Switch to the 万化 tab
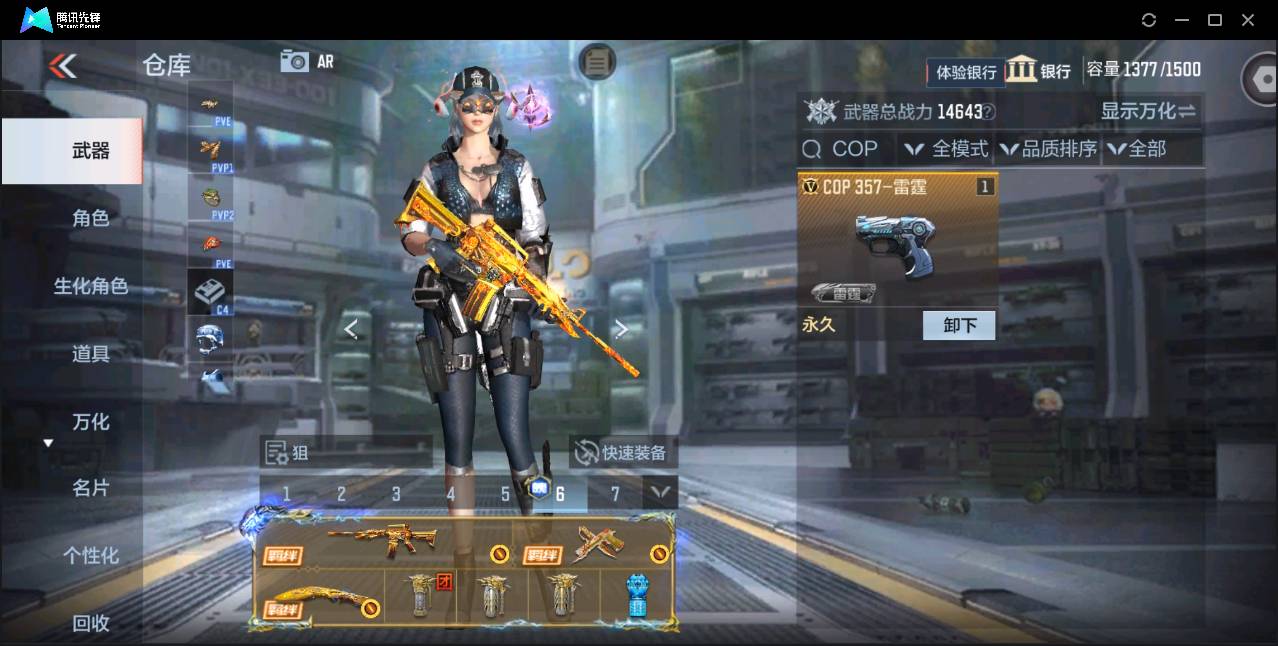Viewport: 1278px width, 646px height. tap(90, 421)
